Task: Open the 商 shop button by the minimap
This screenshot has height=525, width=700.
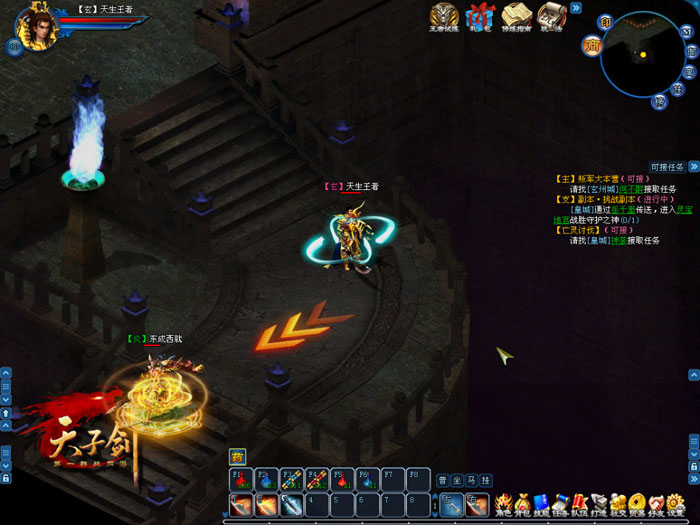Action: point(592,45)
